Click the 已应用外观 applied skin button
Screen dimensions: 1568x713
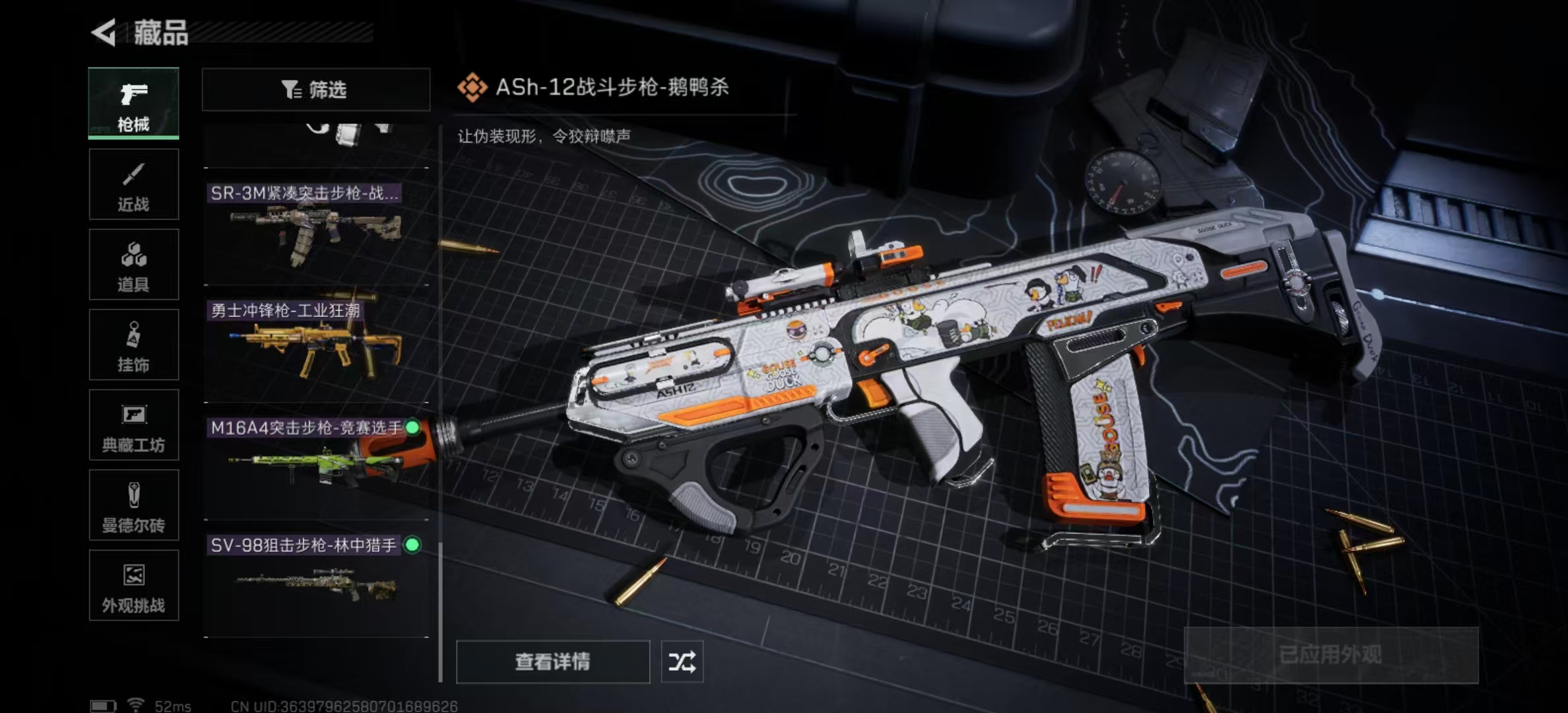point(1330,655)
